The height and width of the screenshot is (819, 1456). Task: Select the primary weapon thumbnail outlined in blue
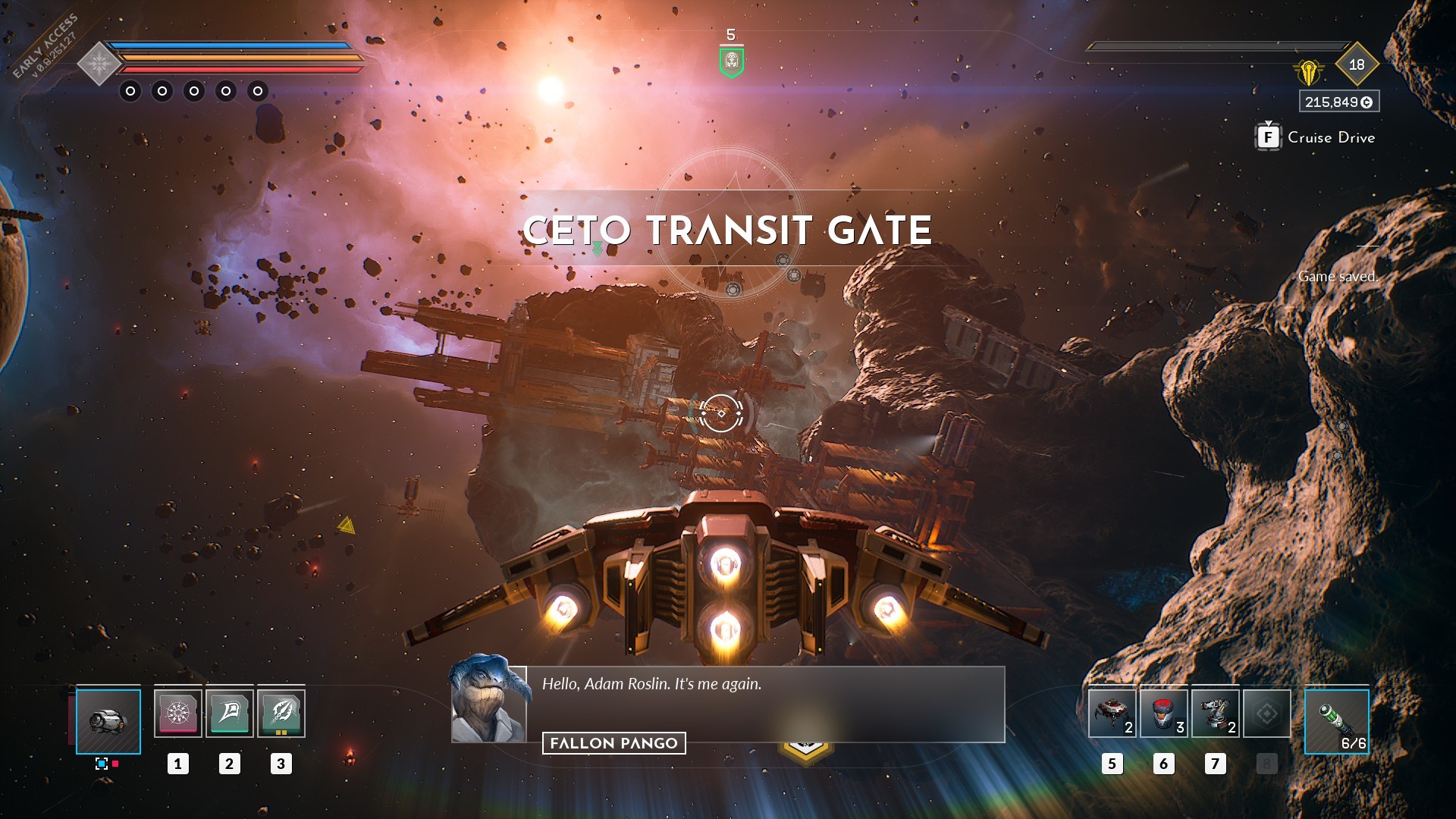tap(109, 721)
